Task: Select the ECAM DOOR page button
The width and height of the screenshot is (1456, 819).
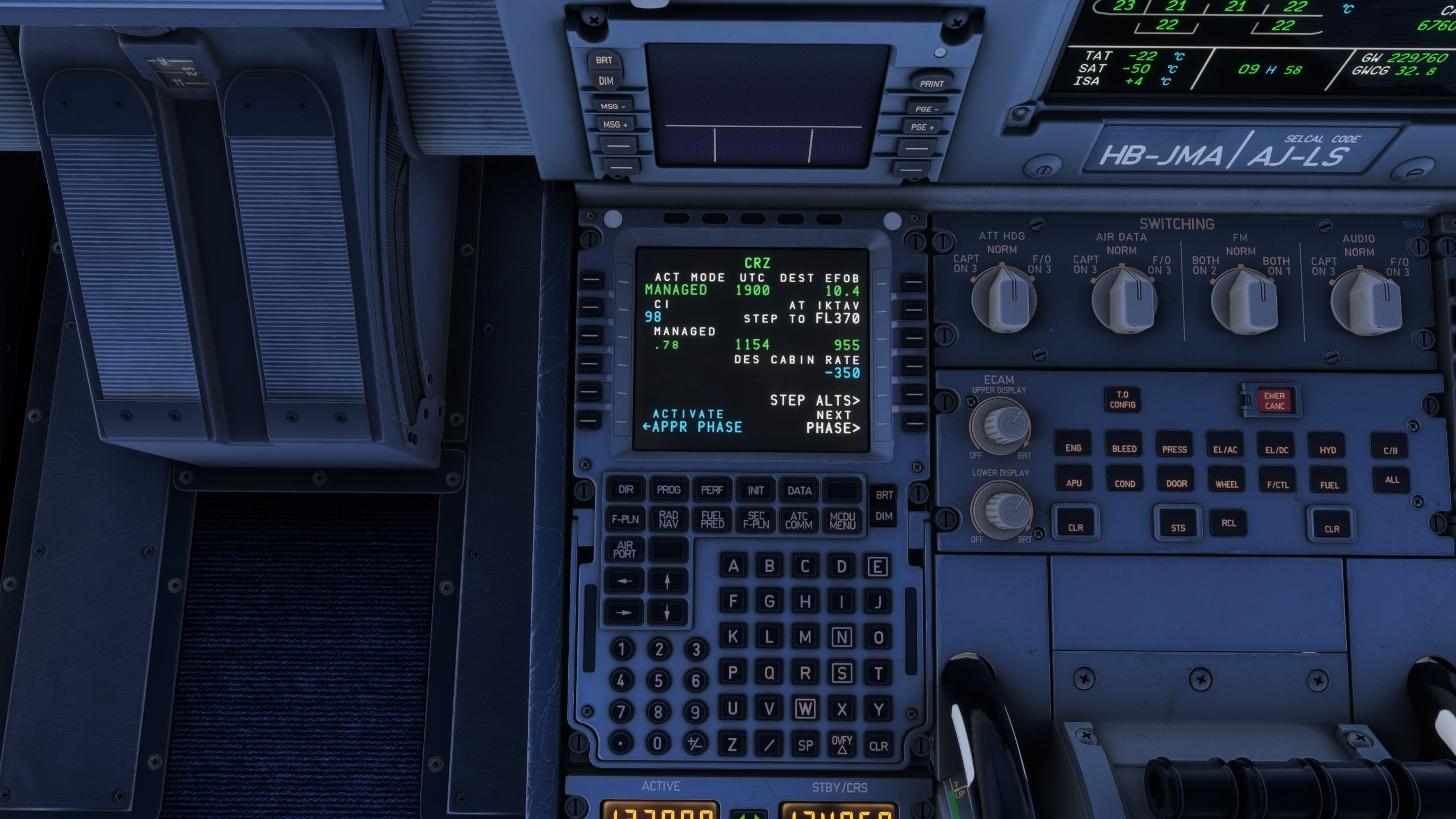Action: pyautogui.click(x=1176, y=483)
